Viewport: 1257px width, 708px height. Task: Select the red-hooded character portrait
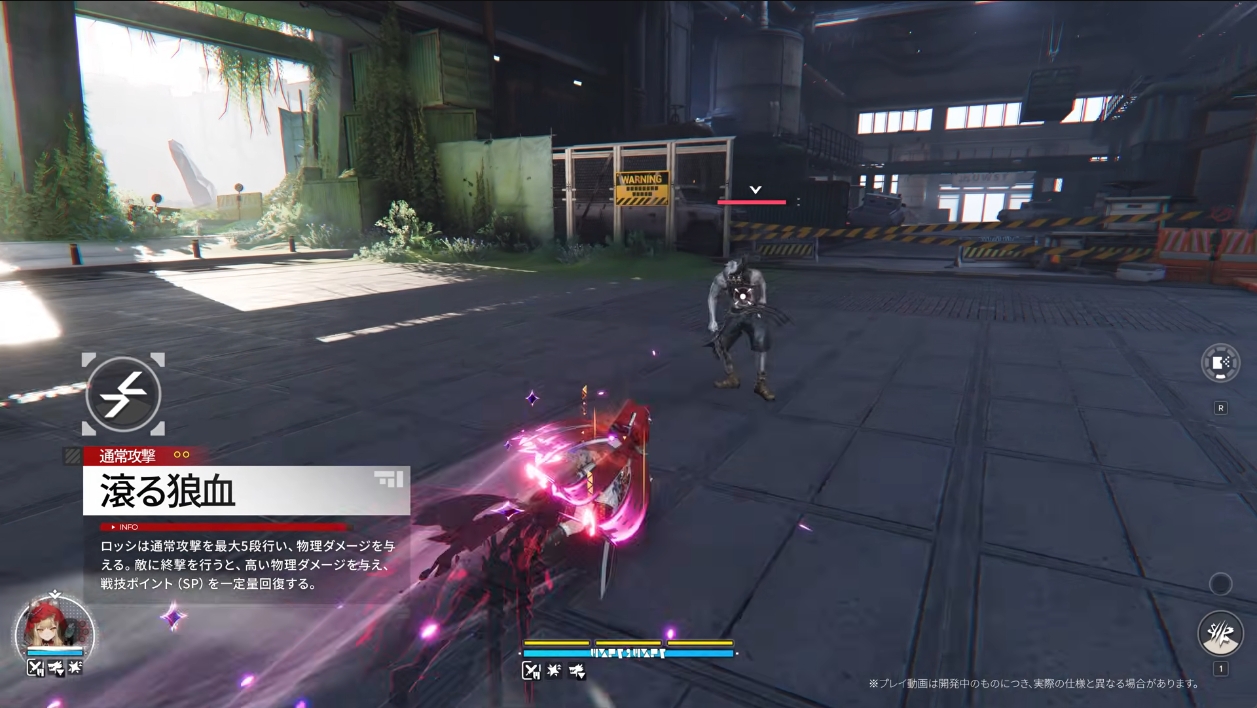55,625
